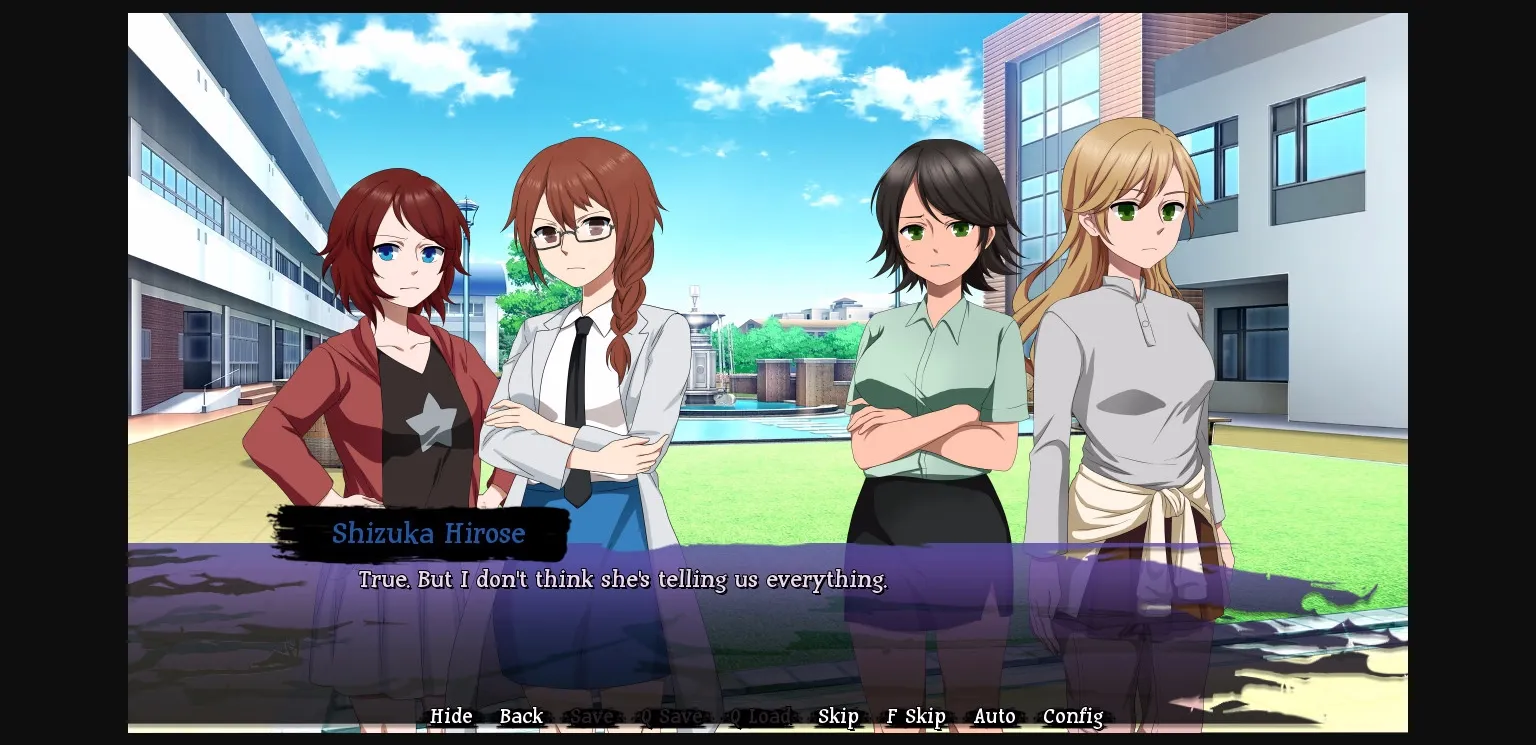The image size is (1536, 745).
Task: Hide the dialogue text box
Action: 451,716
